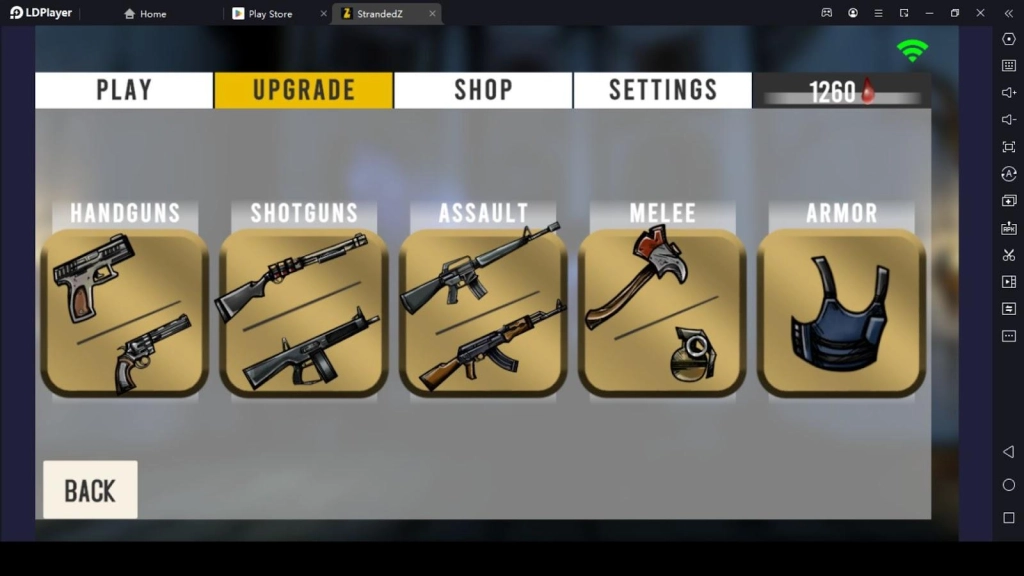Click the Back button

(x=90, y=490)
